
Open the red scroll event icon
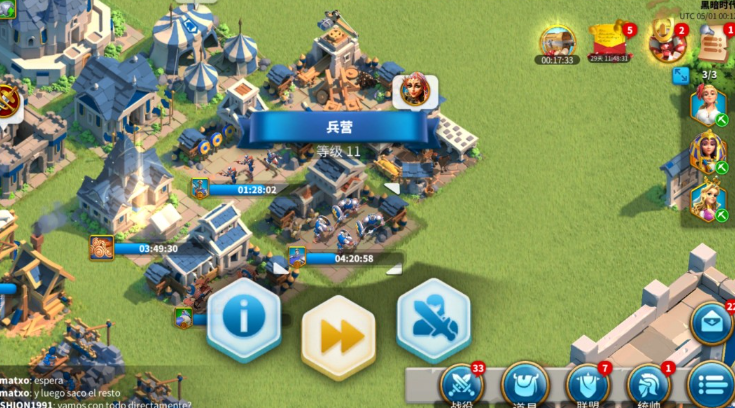pyautogui.click(x=609, y=40)
